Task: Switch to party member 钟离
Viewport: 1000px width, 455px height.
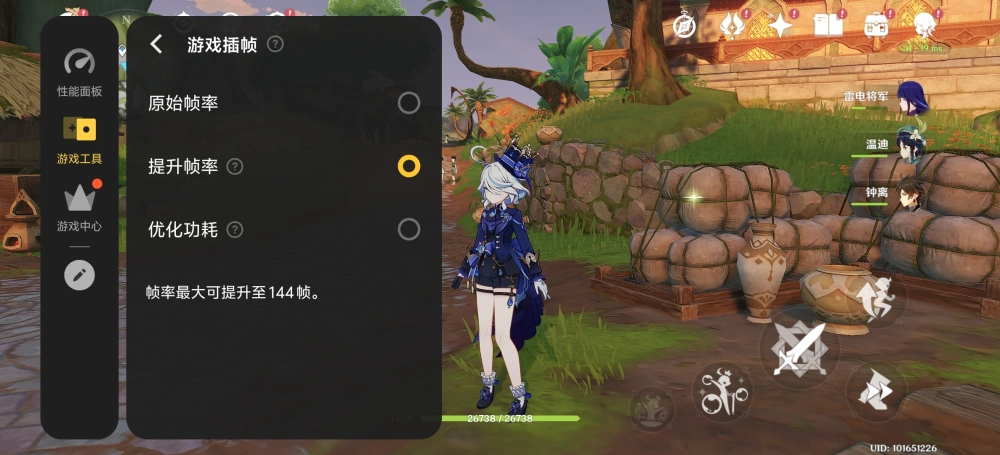Action: coord(910,192)
